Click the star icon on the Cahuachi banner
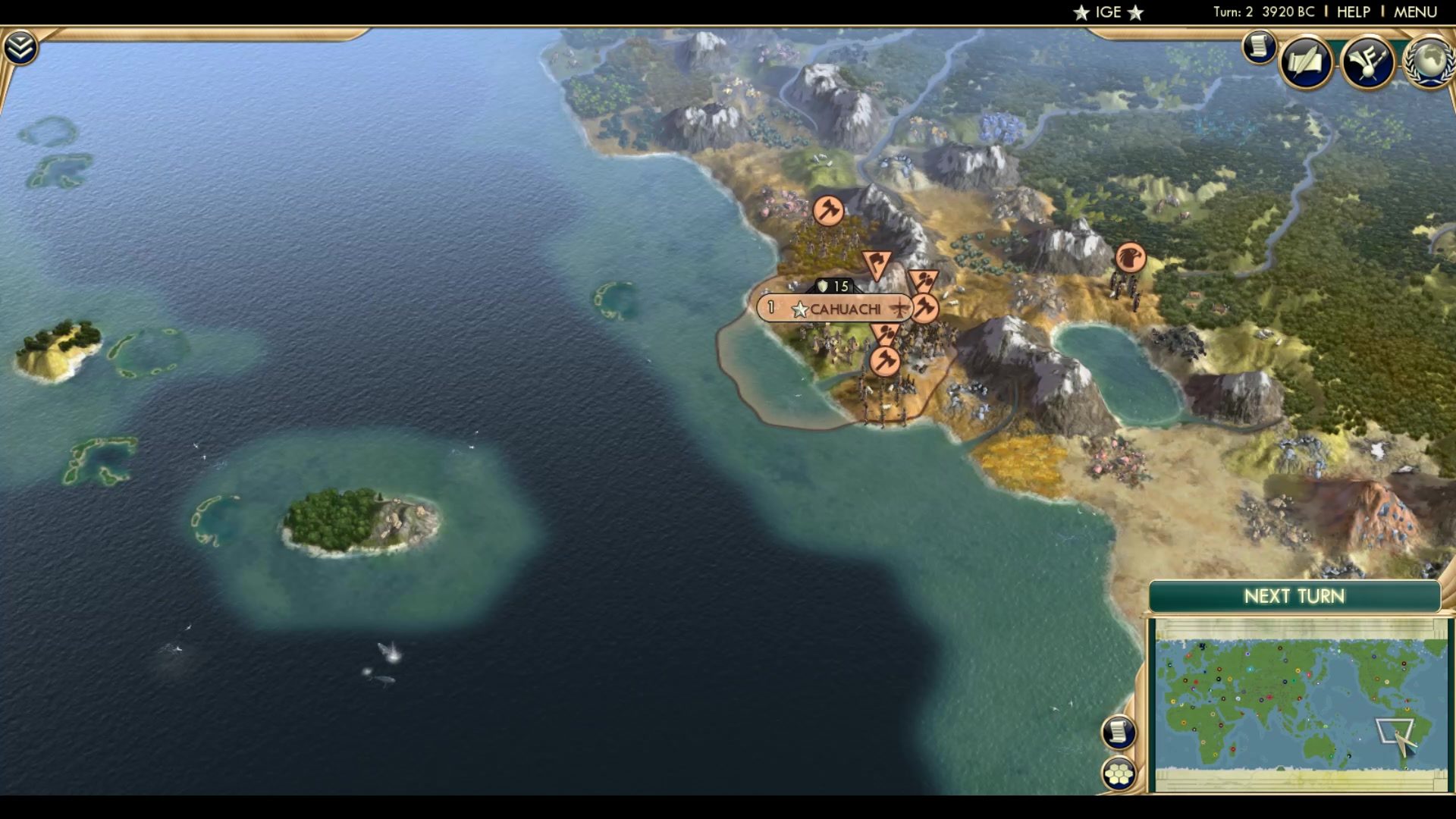The image size is (1456, 819). (799, 308)
